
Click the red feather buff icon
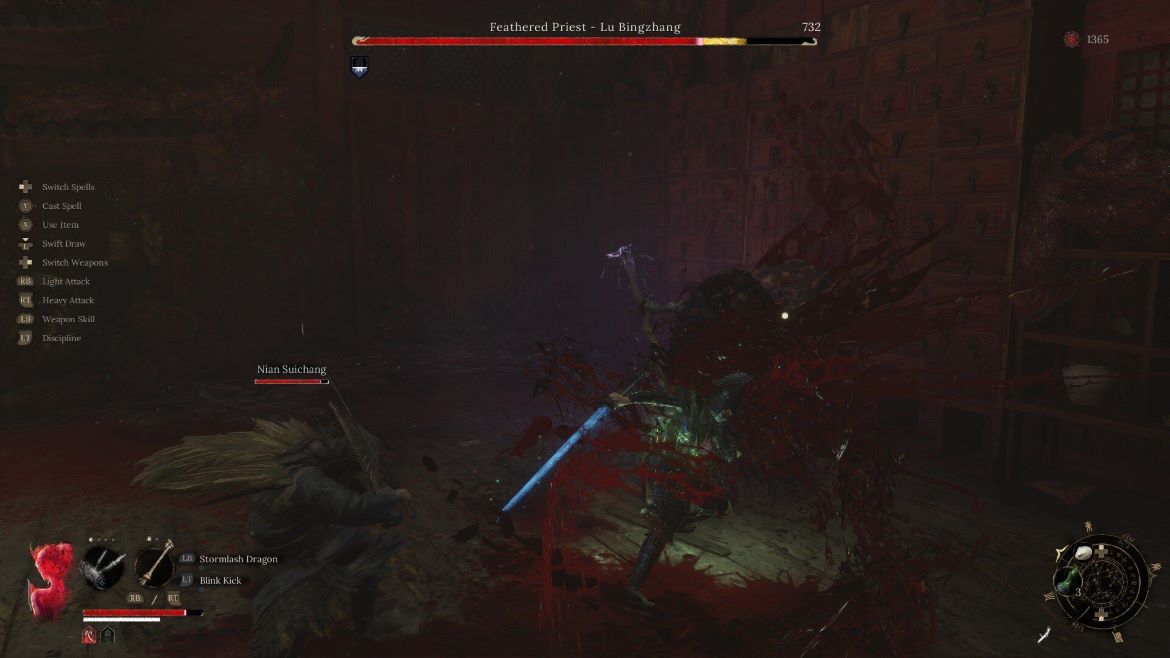(x=89, y=634)
